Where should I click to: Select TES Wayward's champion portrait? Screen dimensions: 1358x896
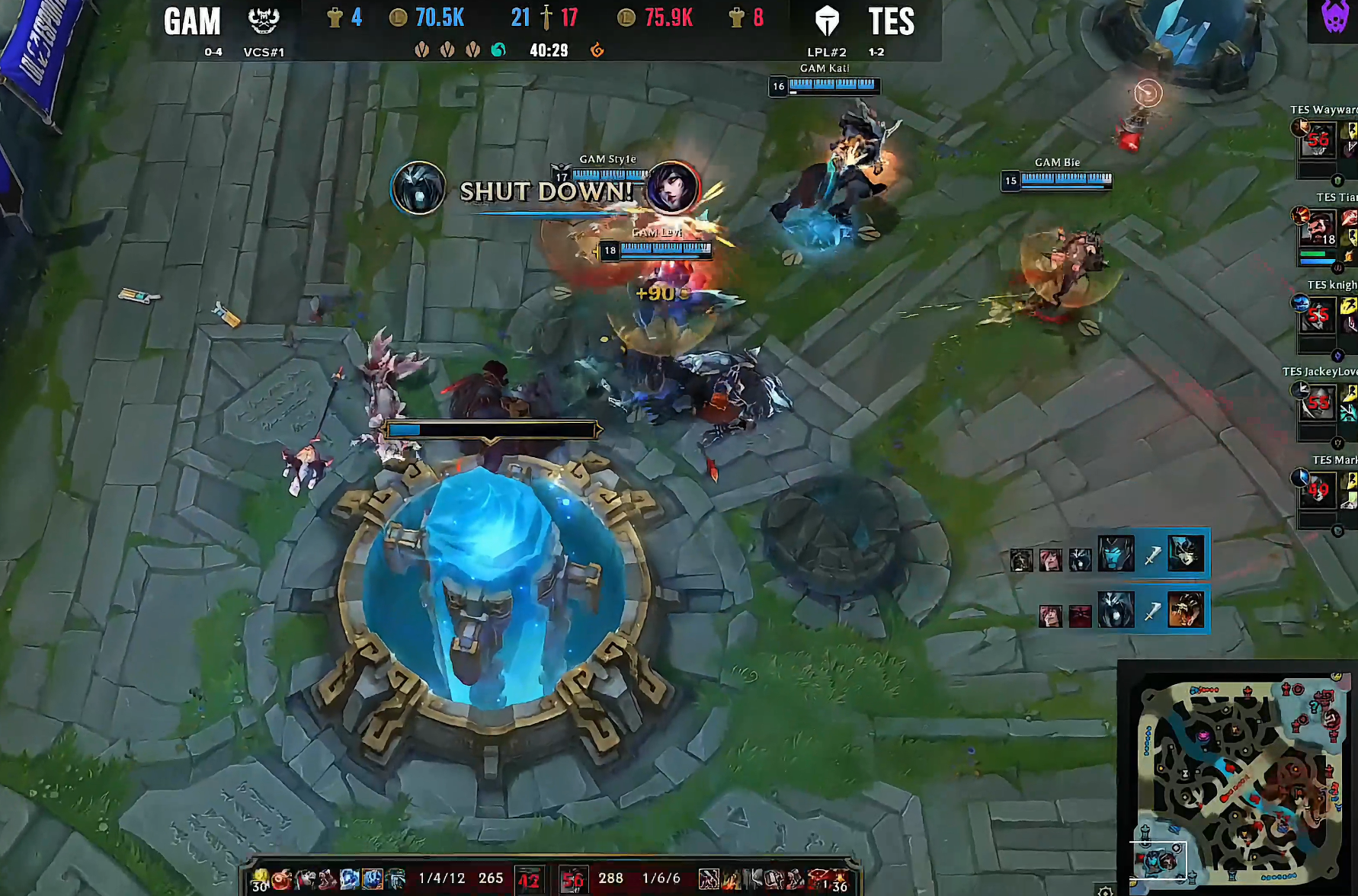point(1318,140)
